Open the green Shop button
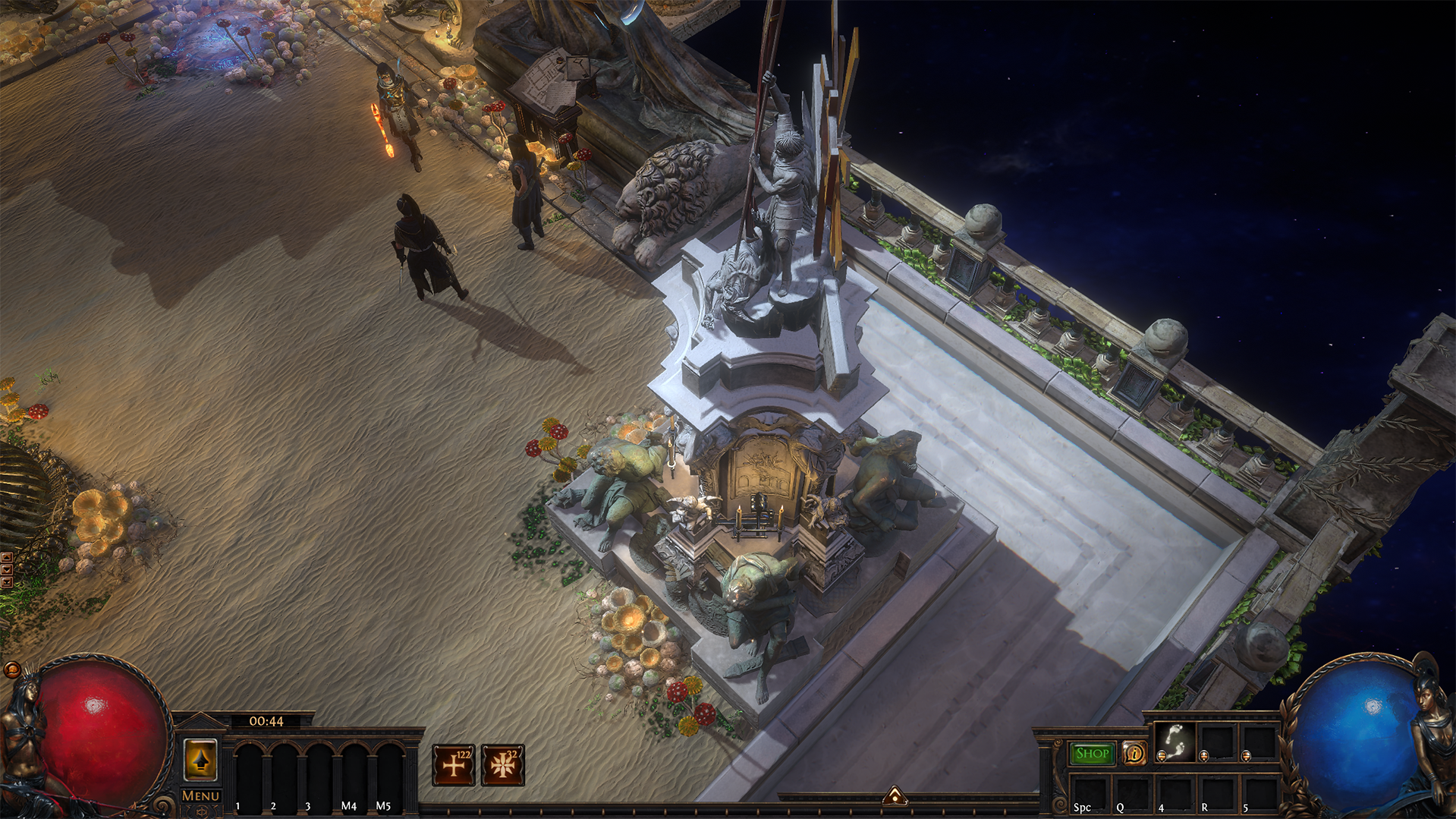The height and width of the screenshot is (819, 1456). pyautogui.click(x=1092, y=754)
